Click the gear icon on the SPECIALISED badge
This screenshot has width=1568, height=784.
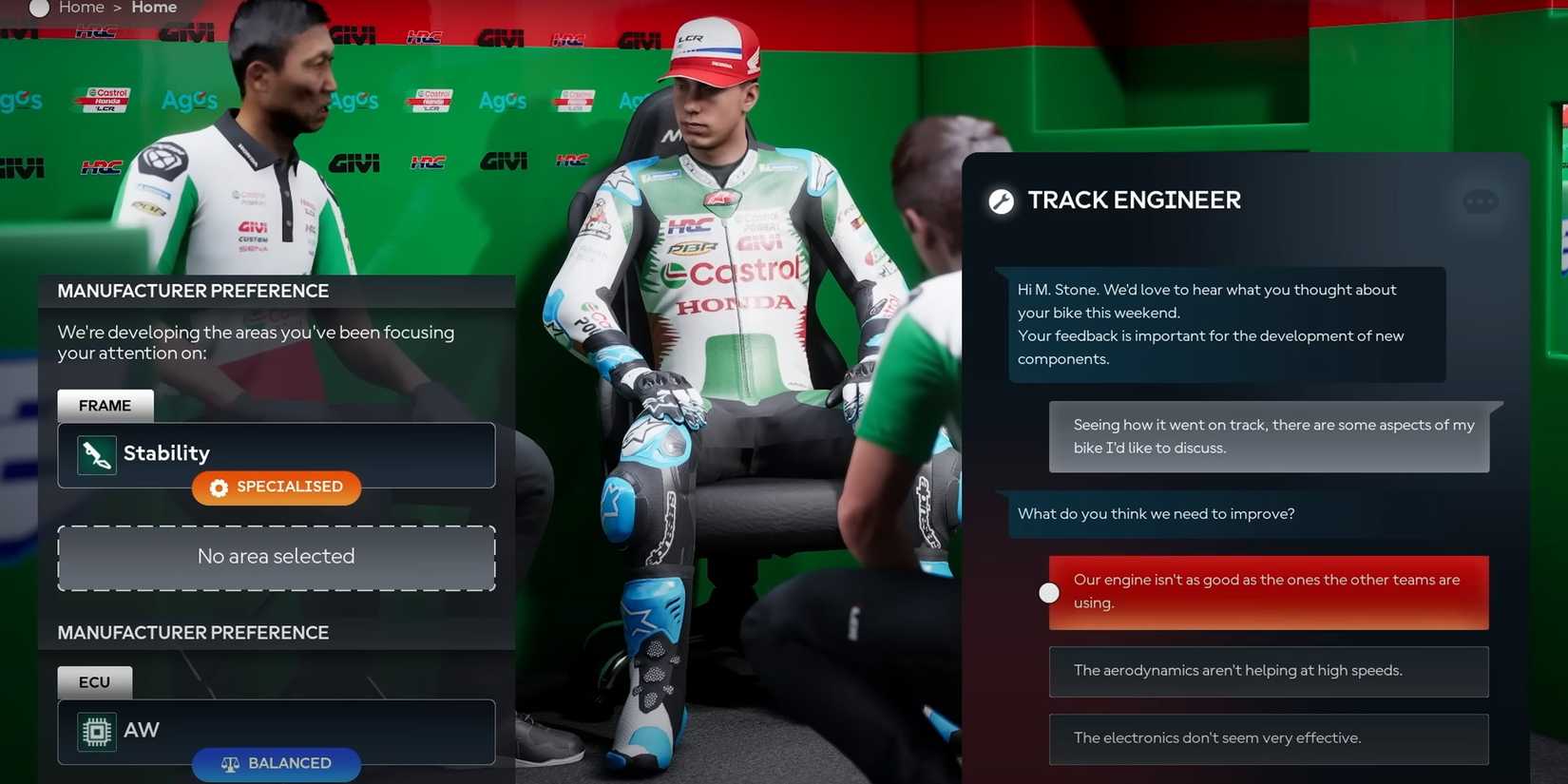point(220,487)
